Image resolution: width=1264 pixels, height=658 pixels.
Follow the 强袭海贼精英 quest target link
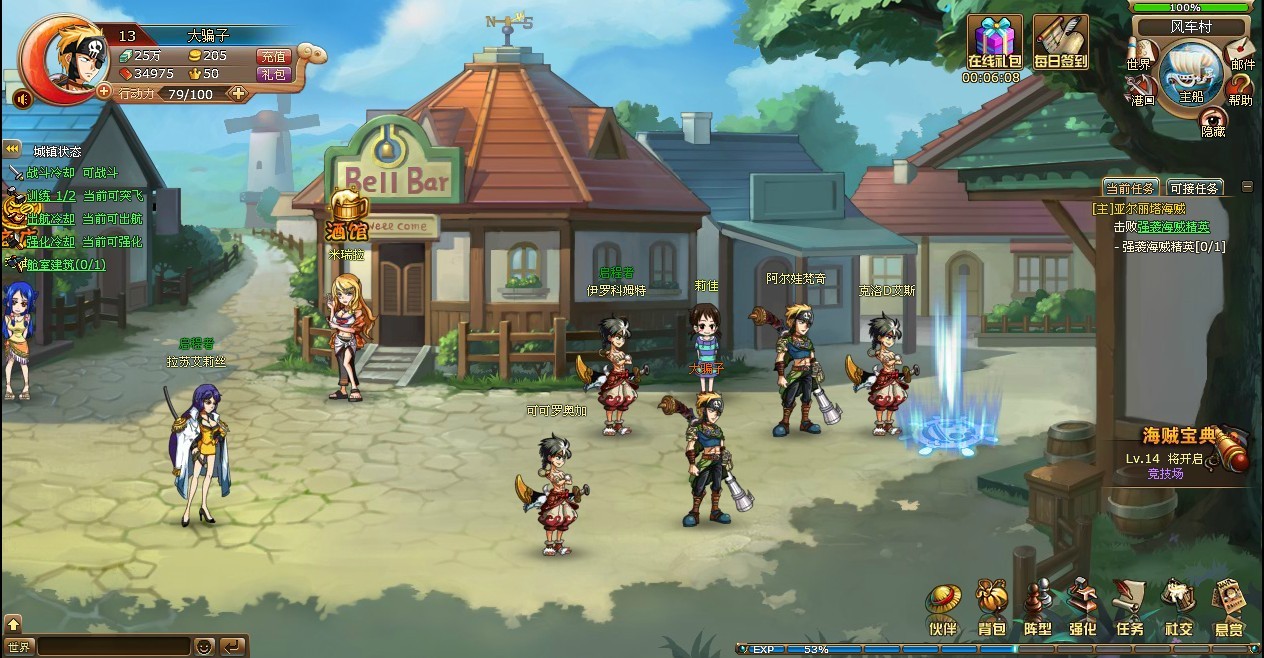(x=1173, y=227)
